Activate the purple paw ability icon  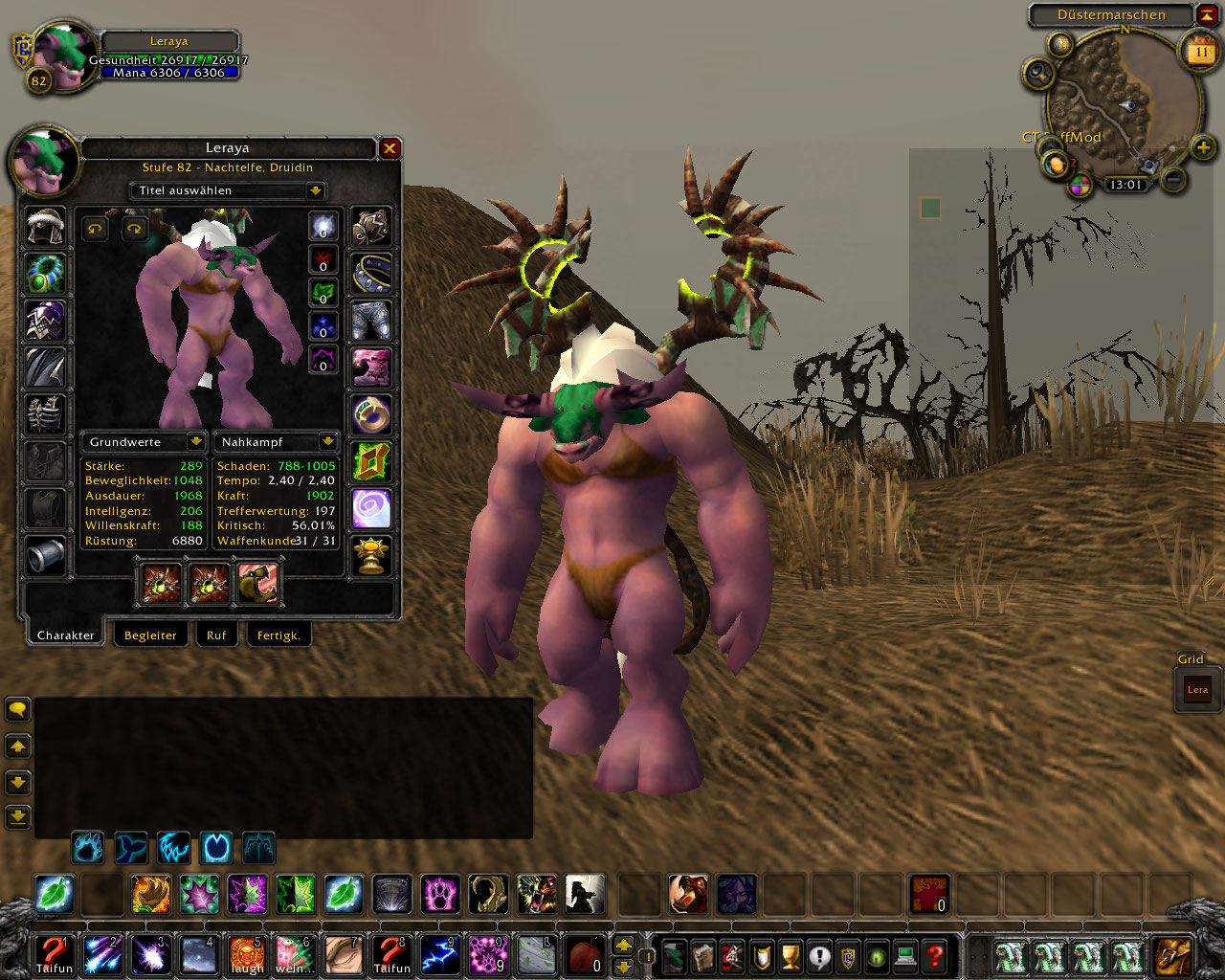pos(440,894)
